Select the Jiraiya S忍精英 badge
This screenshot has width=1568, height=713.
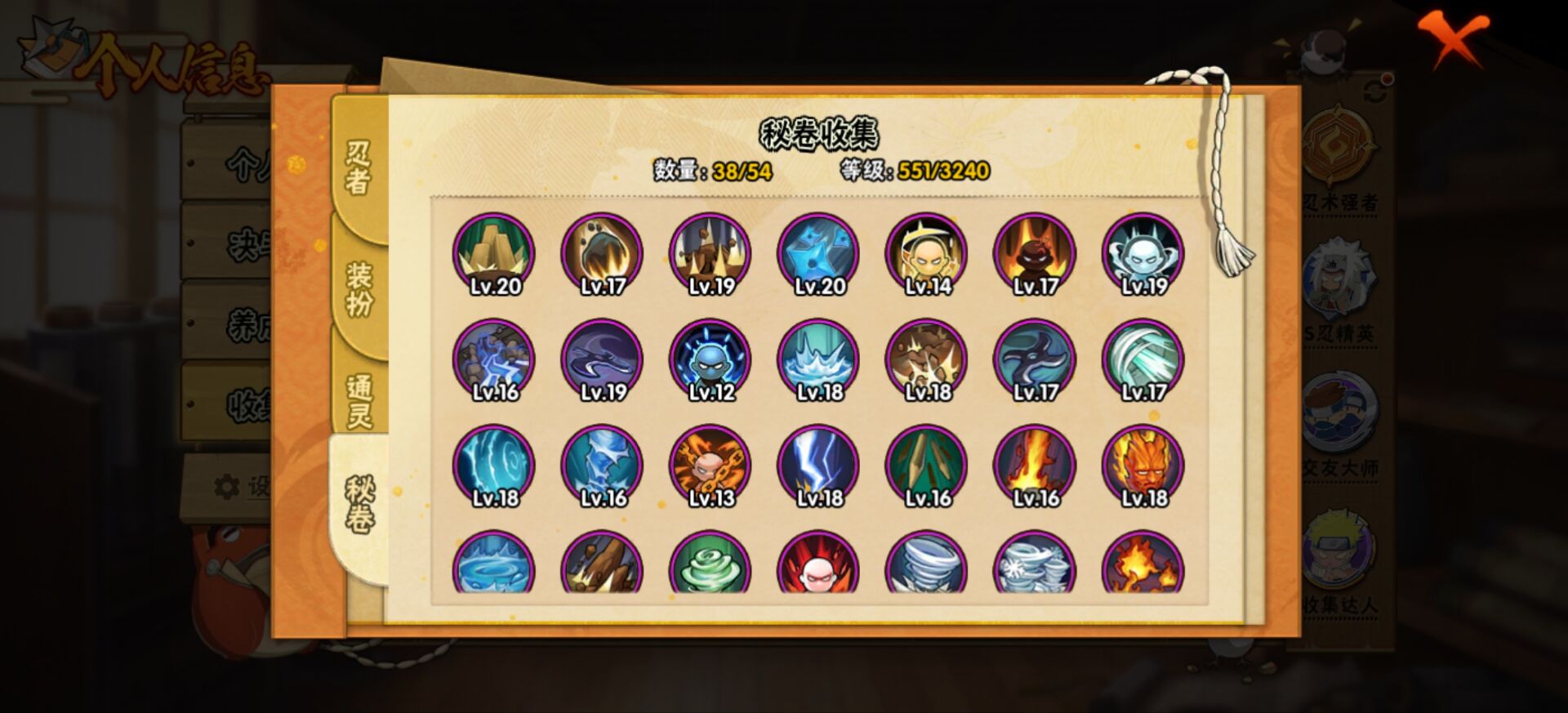[x=1339, y=282]
